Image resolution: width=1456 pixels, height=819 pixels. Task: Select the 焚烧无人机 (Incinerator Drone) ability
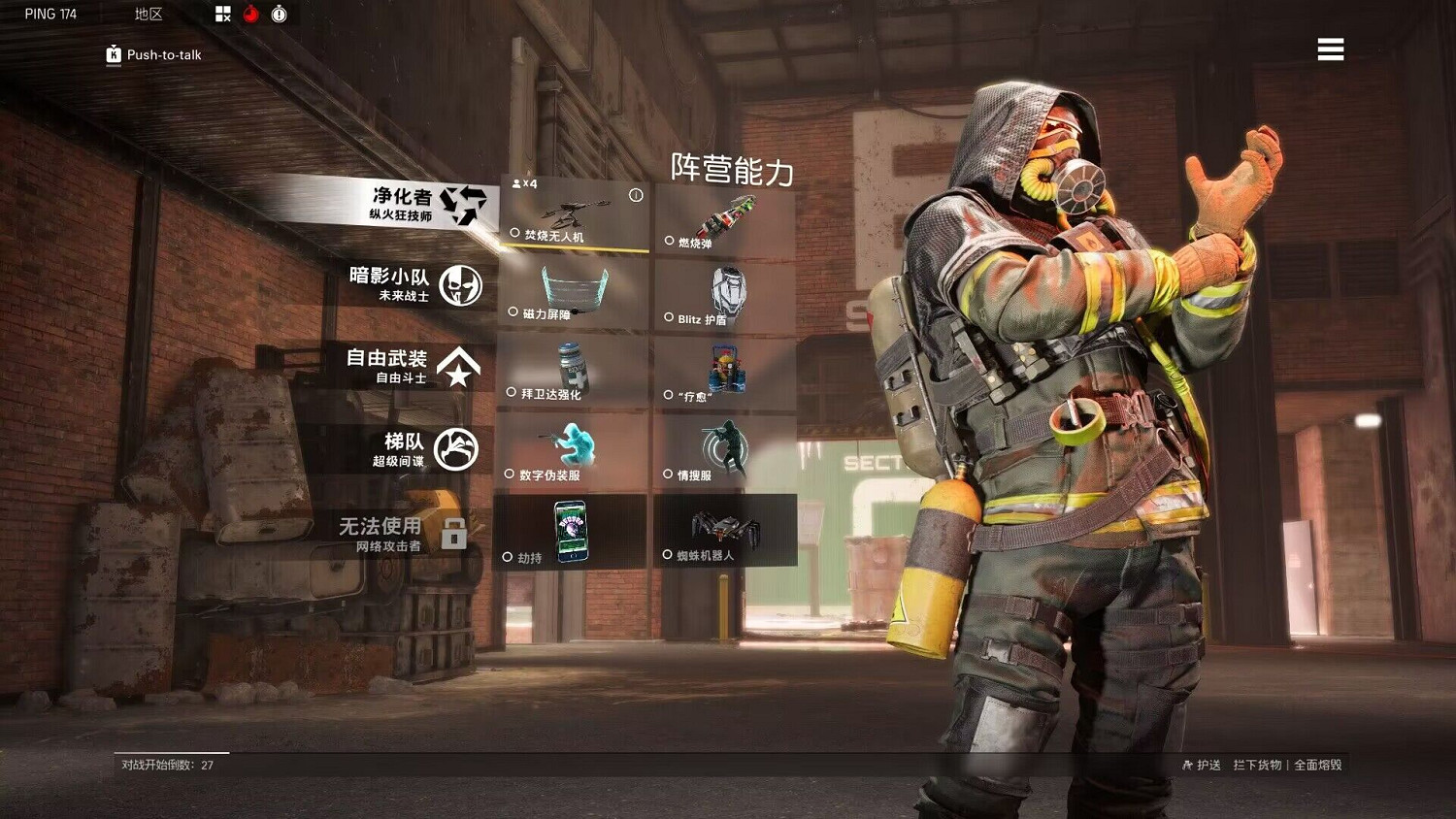[x=575, y=215]
